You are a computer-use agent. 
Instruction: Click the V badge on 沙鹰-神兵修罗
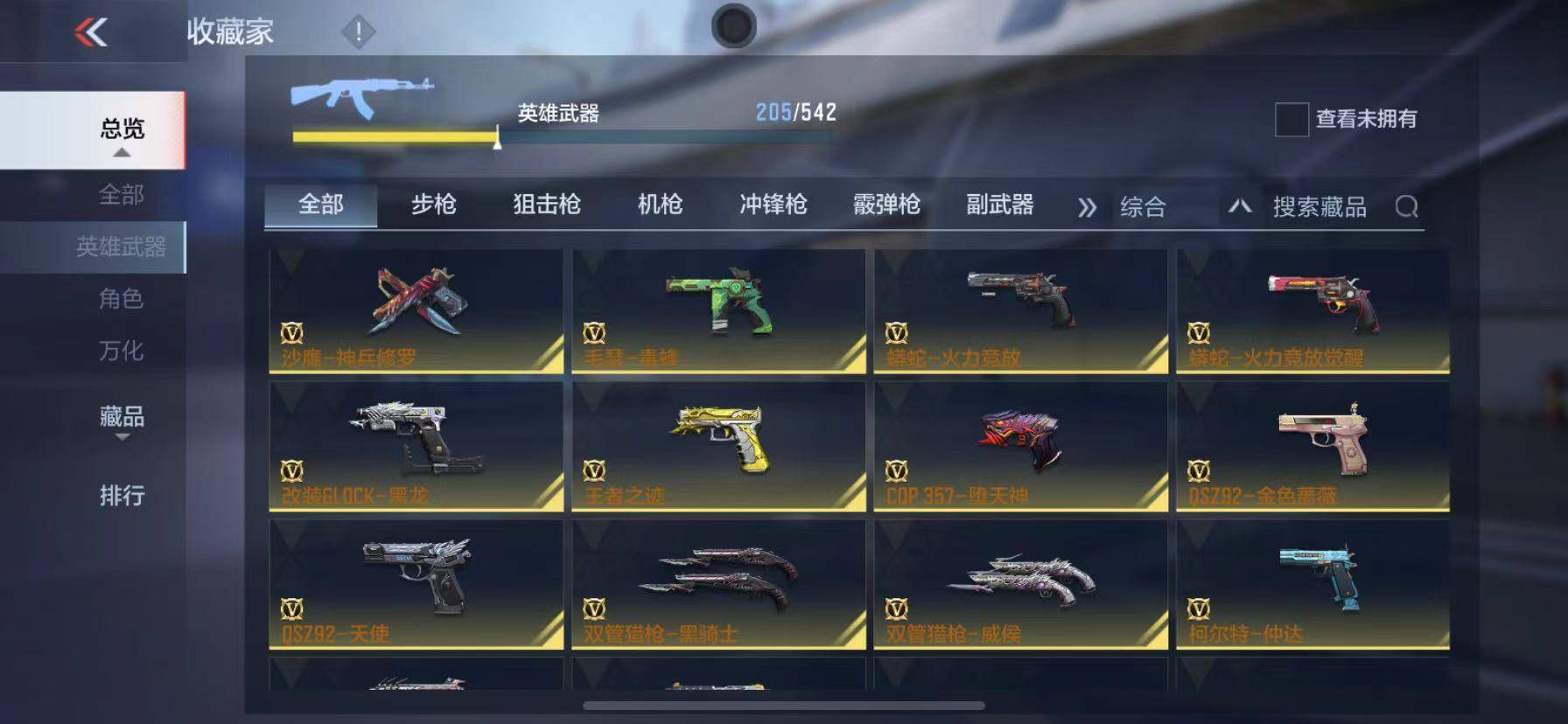point(294,332)
